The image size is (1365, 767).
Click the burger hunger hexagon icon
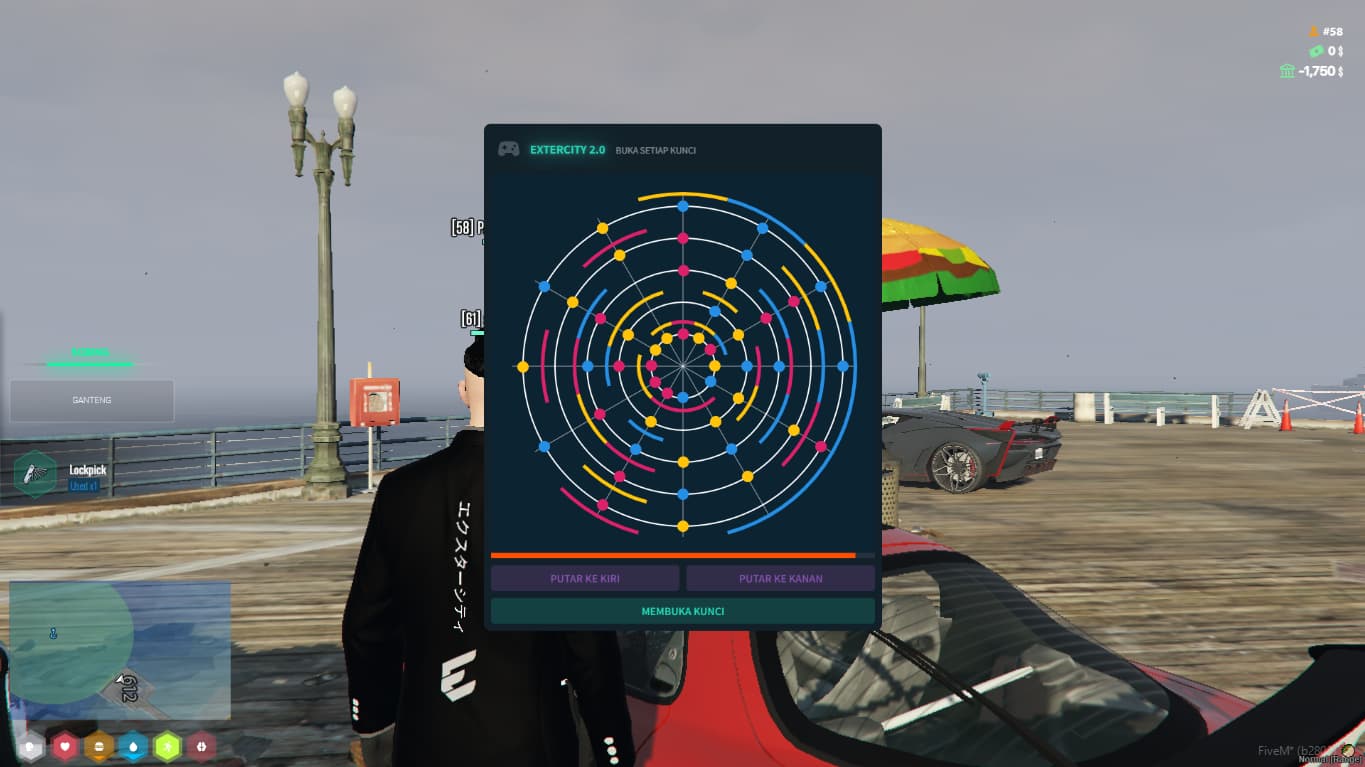[98, 745]
